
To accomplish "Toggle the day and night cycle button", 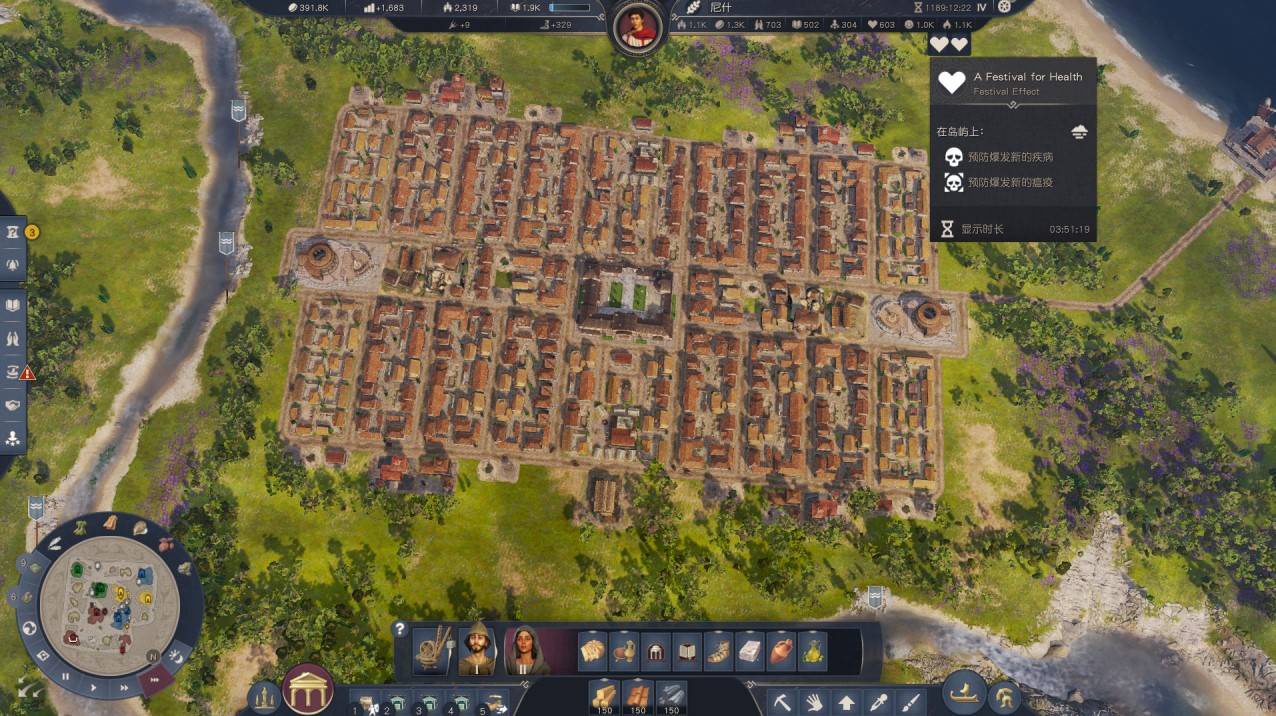I will (176, 655).
